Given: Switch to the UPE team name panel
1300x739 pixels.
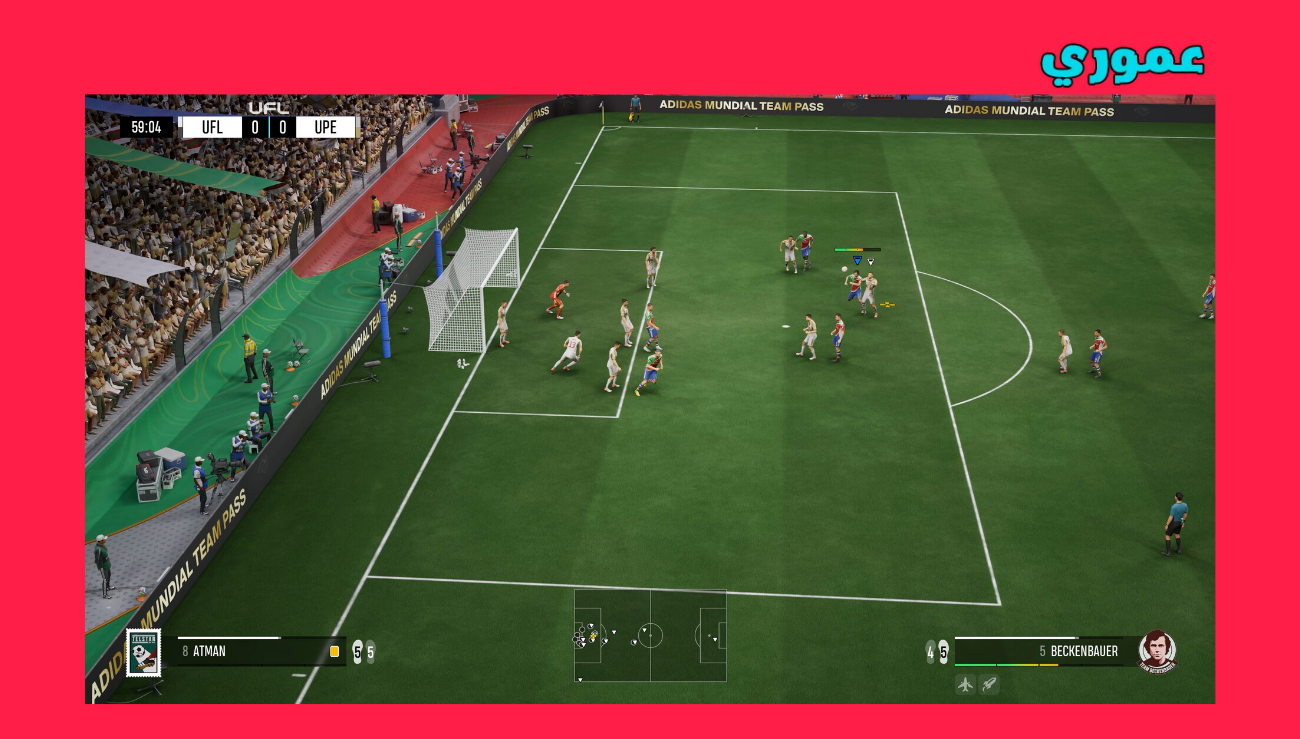Looking at the screenshot, I should 325,126.
